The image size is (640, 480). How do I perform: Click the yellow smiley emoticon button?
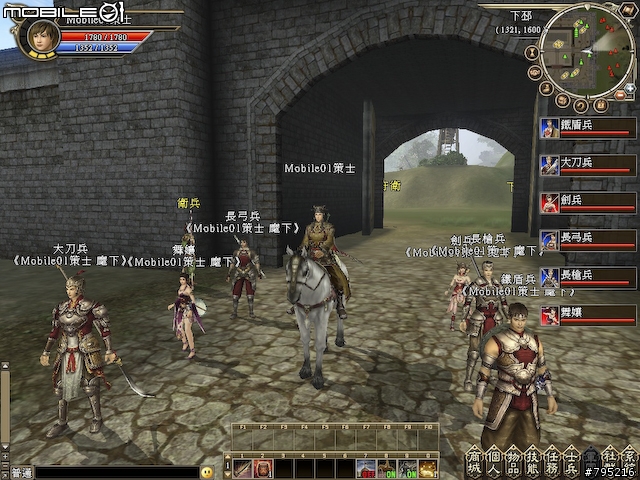coord(207,472)
